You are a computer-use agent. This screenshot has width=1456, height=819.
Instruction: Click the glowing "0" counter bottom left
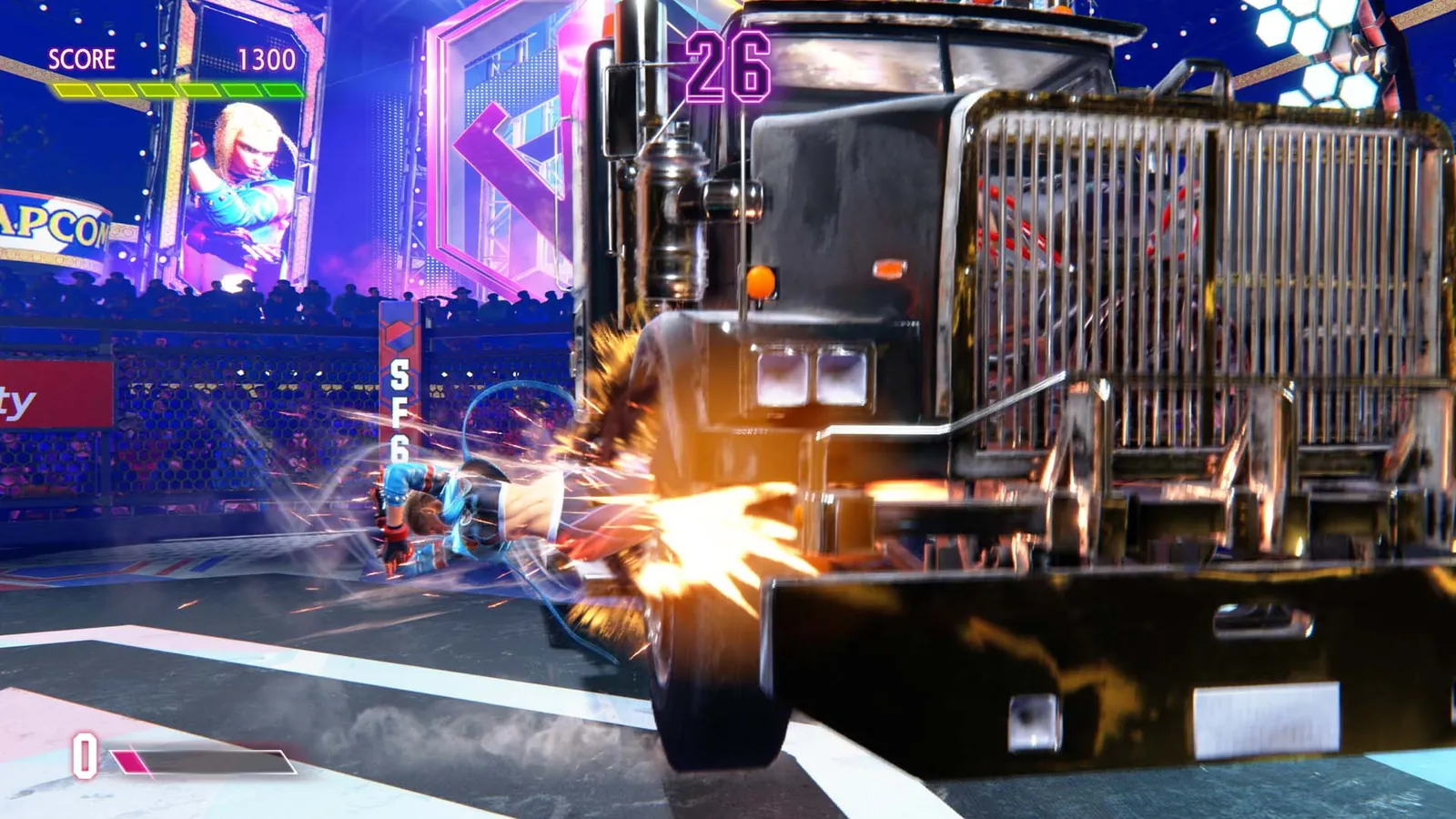(86, 753)
